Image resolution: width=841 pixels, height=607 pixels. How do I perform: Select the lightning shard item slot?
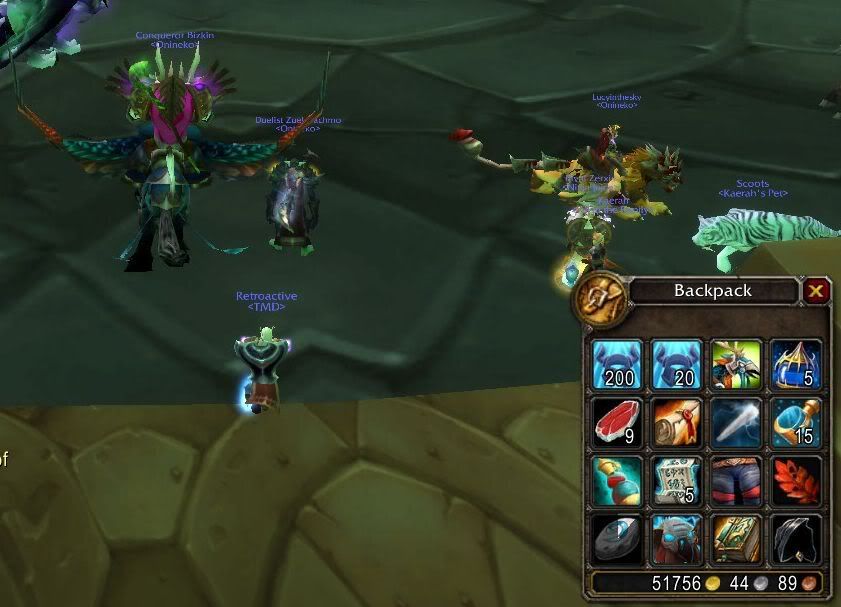click(x=736, y=423)
